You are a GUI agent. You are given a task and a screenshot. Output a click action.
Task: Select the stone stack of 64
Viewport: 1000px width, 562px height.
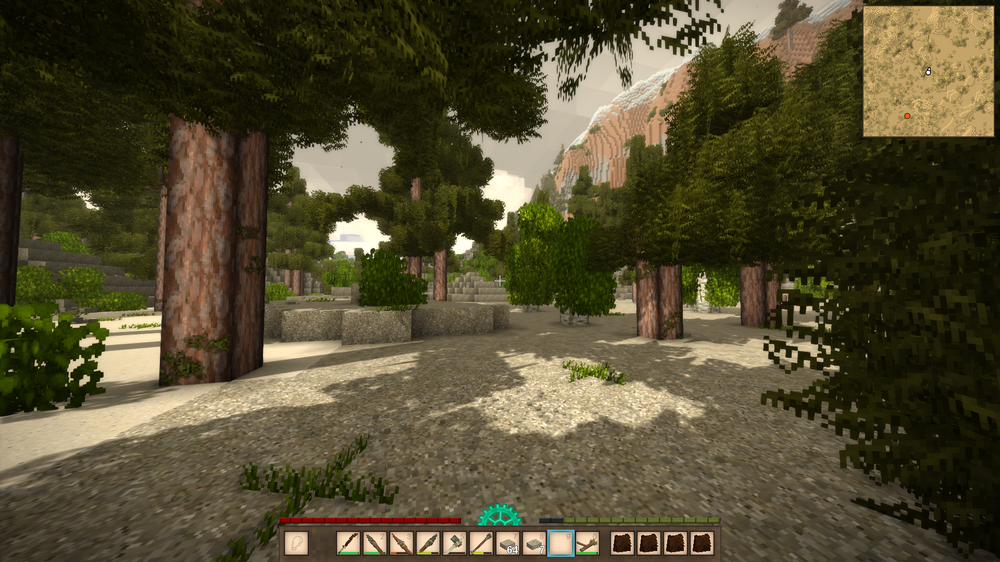point(508,543)
